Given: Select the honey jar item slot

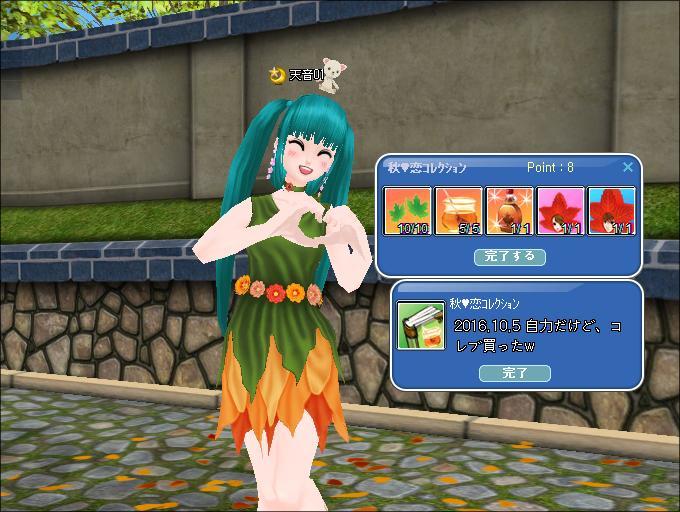Looking at the screenshot, I should coord(459,210).
